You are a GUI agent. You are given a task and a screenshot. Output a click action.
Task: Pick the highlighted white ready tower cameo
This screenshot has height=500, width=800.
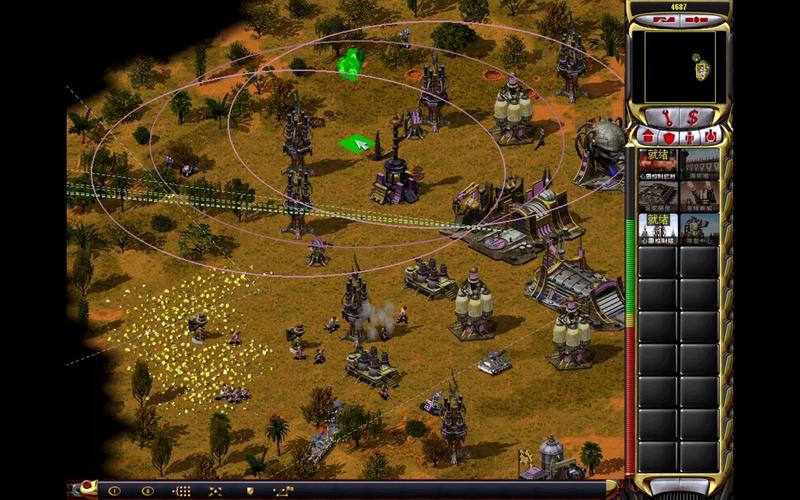658,228
